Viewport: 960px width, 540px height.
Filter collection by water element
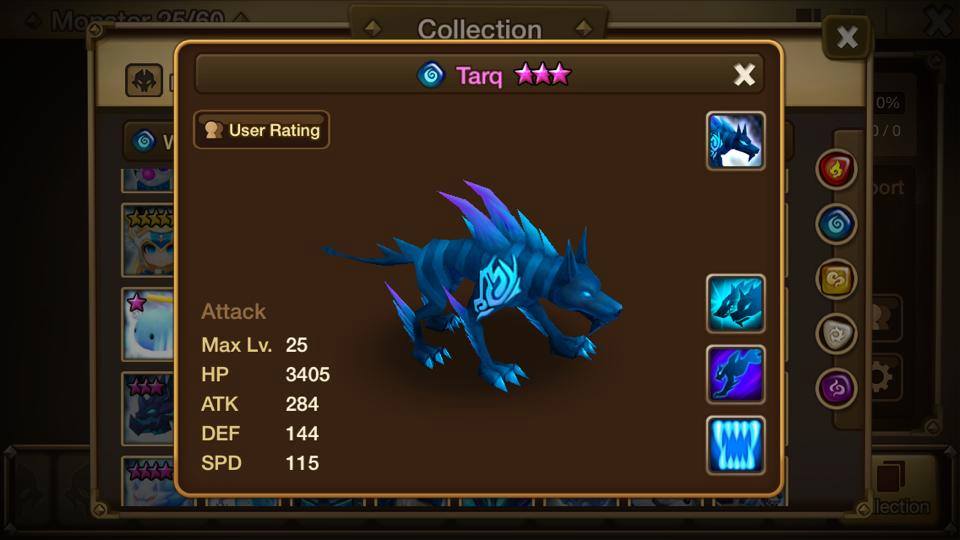click(x=836, y=225)
